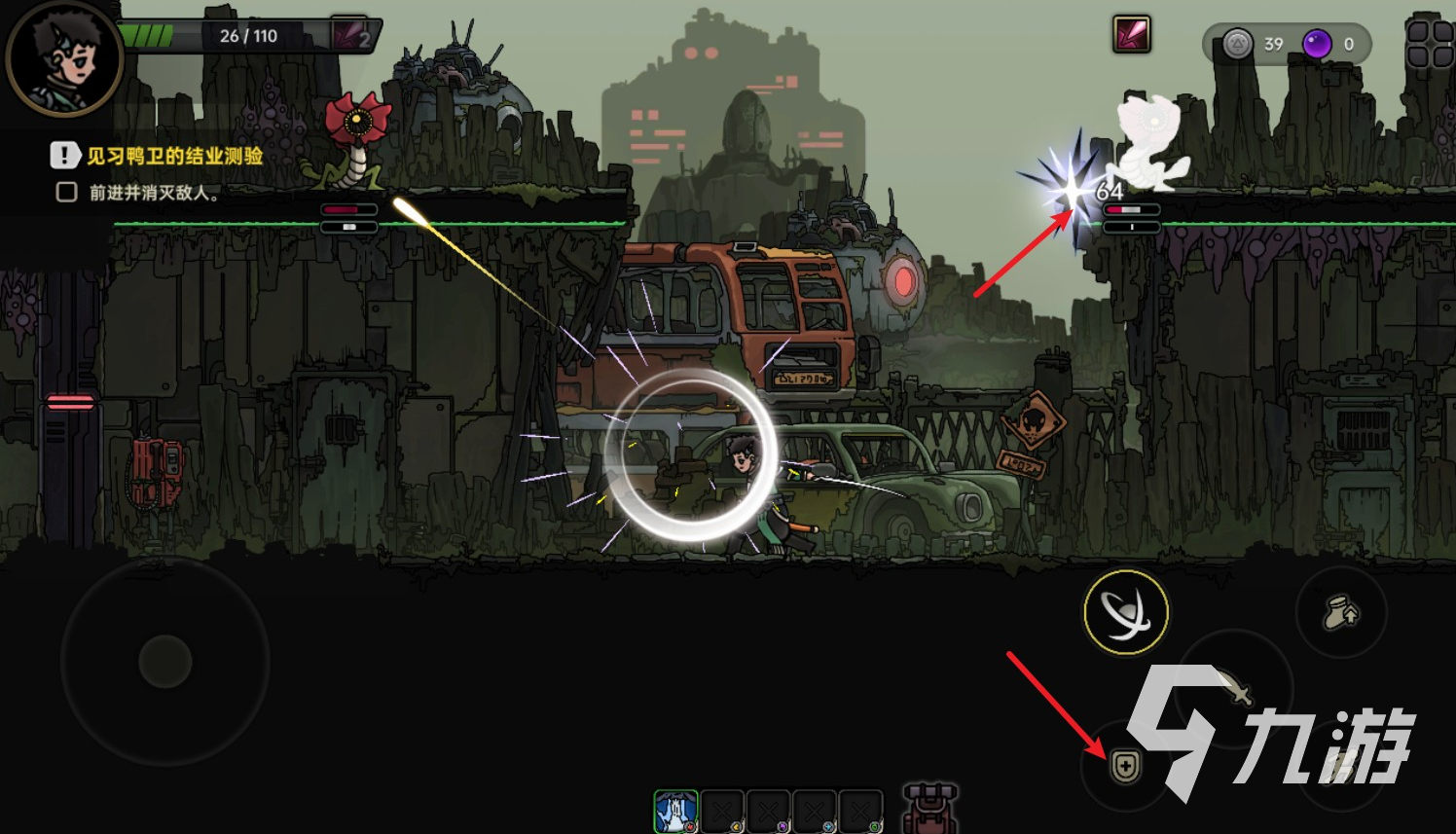Tap the boot jump button
This screenshot has width=1456, height=834.
point(1341,613)
